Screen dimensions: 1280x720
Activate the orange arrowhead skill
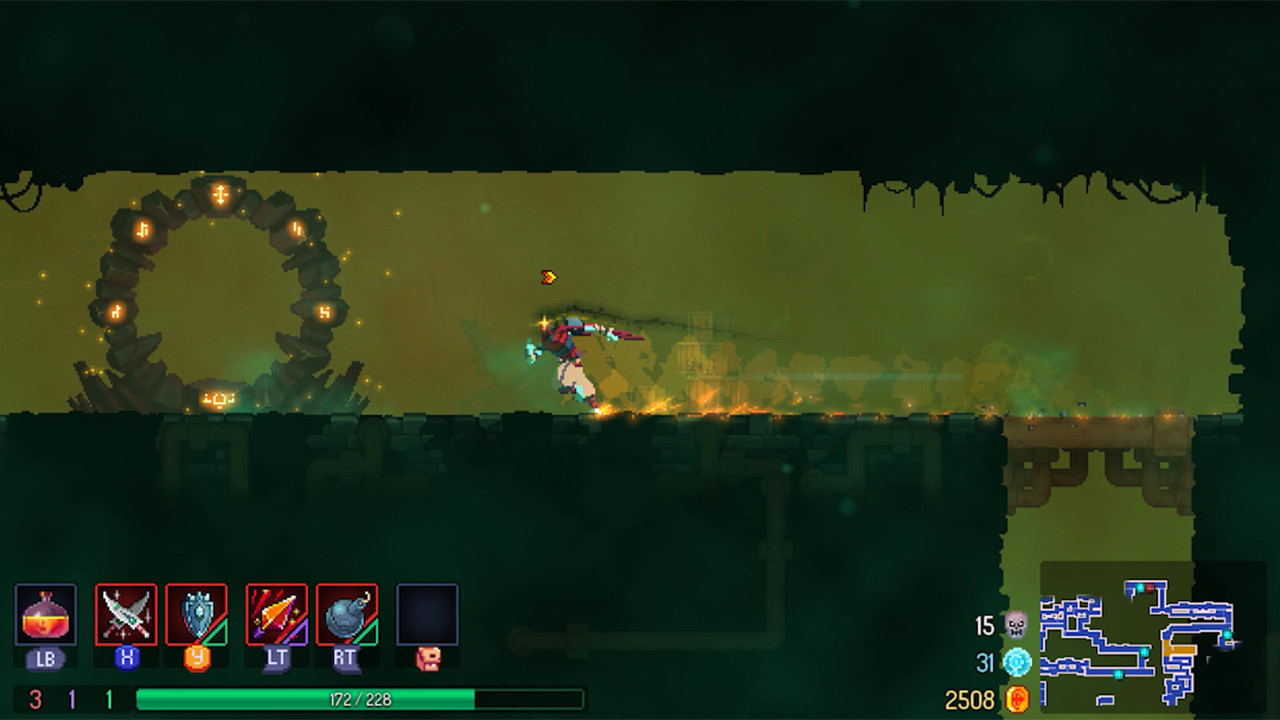coord(277,614)
